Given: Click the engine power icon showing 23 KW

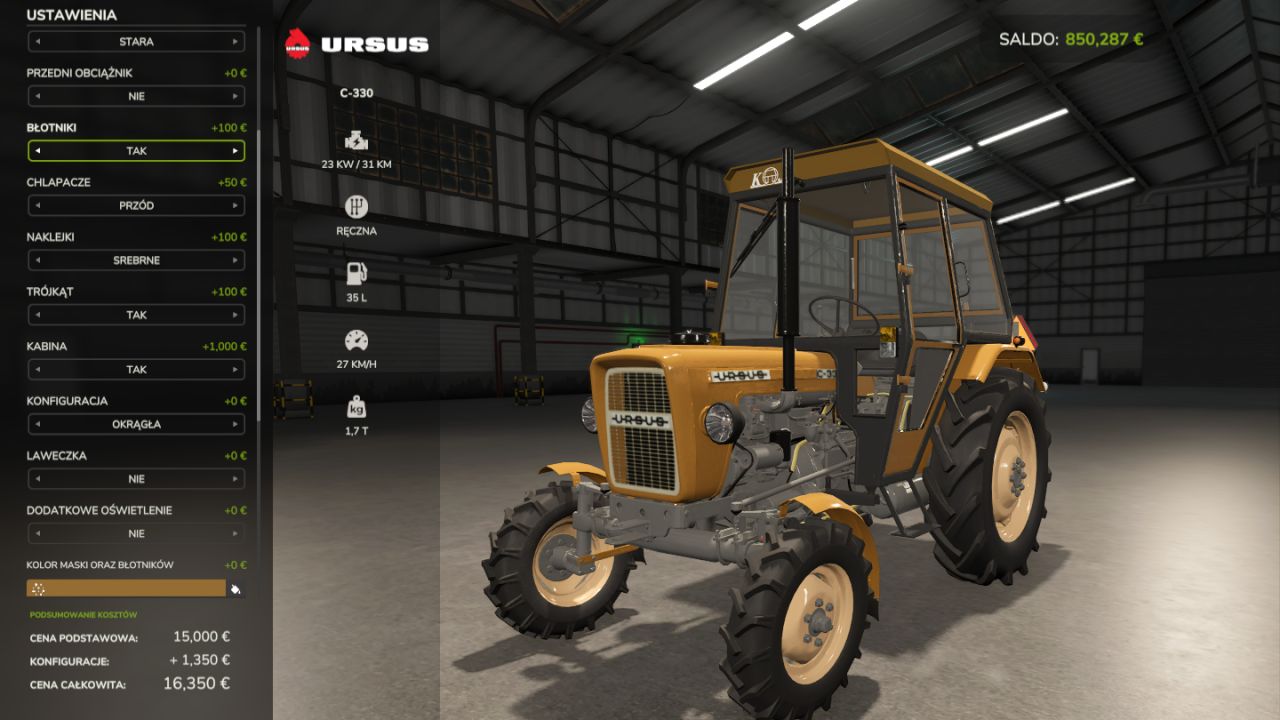Looking at the screenshot, I should [355, 140].
